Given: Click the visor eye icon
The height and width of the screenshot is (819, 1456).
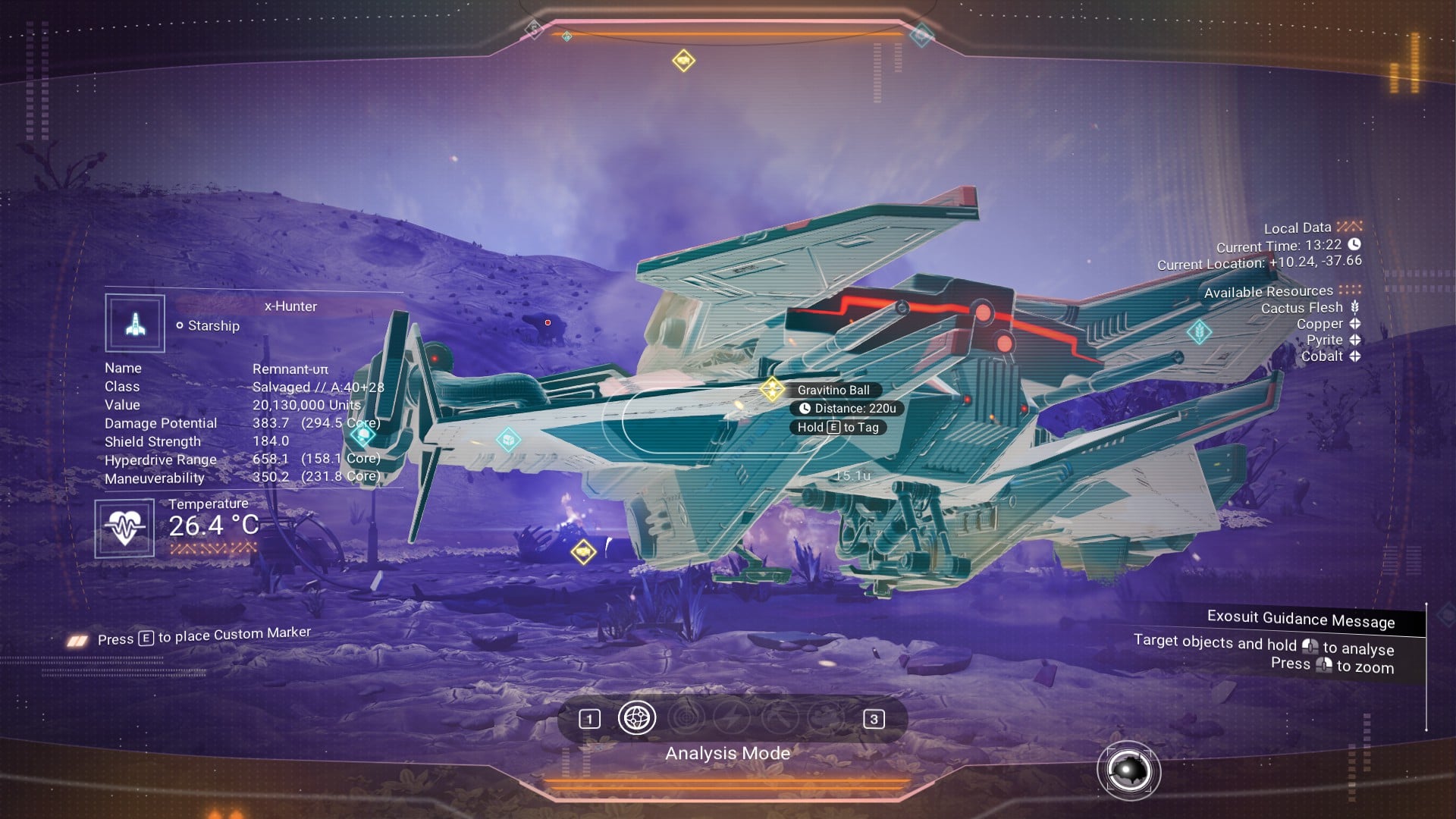Looking at the screenshot, I should point(1128,771).
